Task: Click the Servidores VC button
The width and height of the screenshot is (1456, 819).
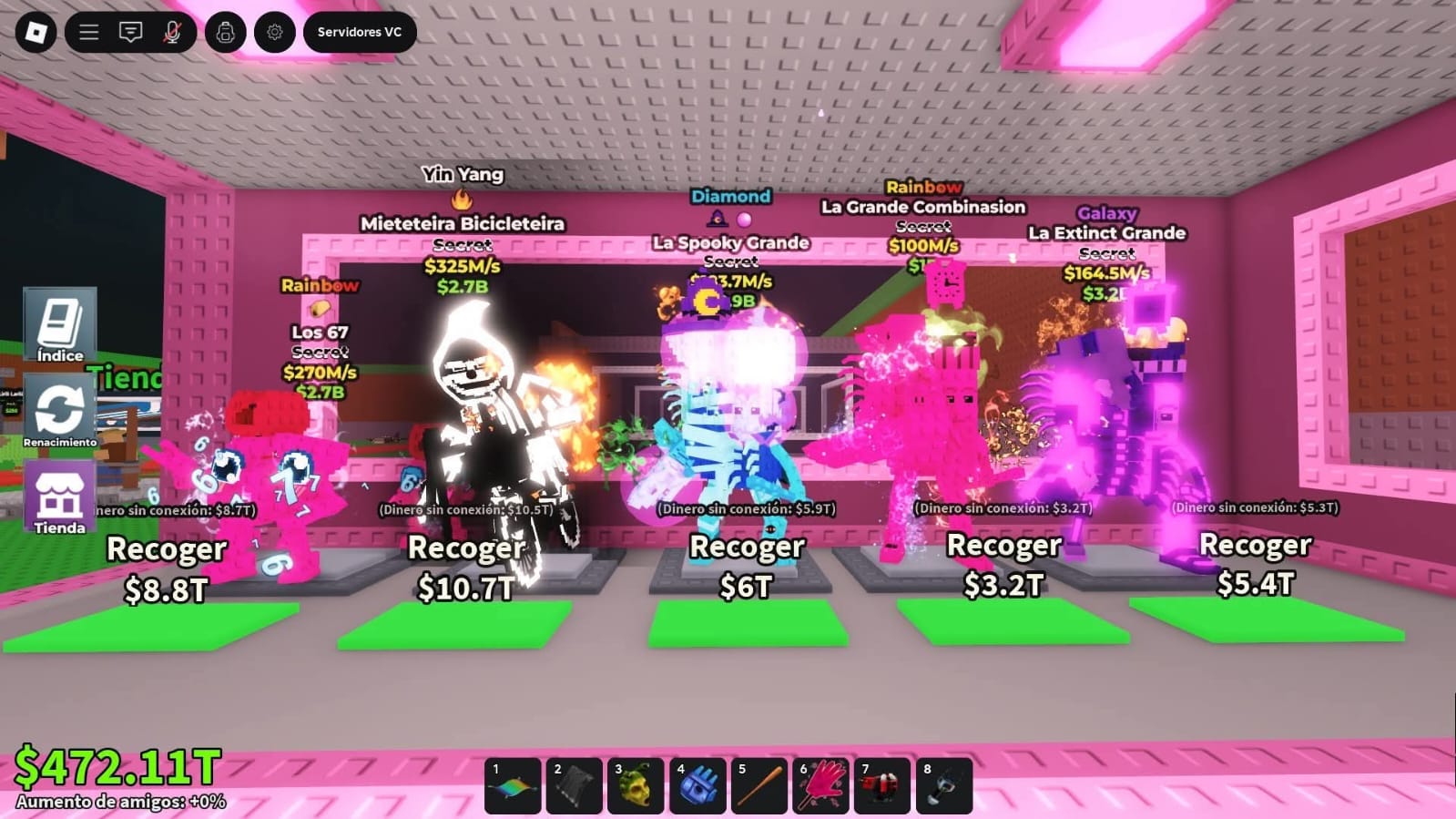Action: (359, 33)
